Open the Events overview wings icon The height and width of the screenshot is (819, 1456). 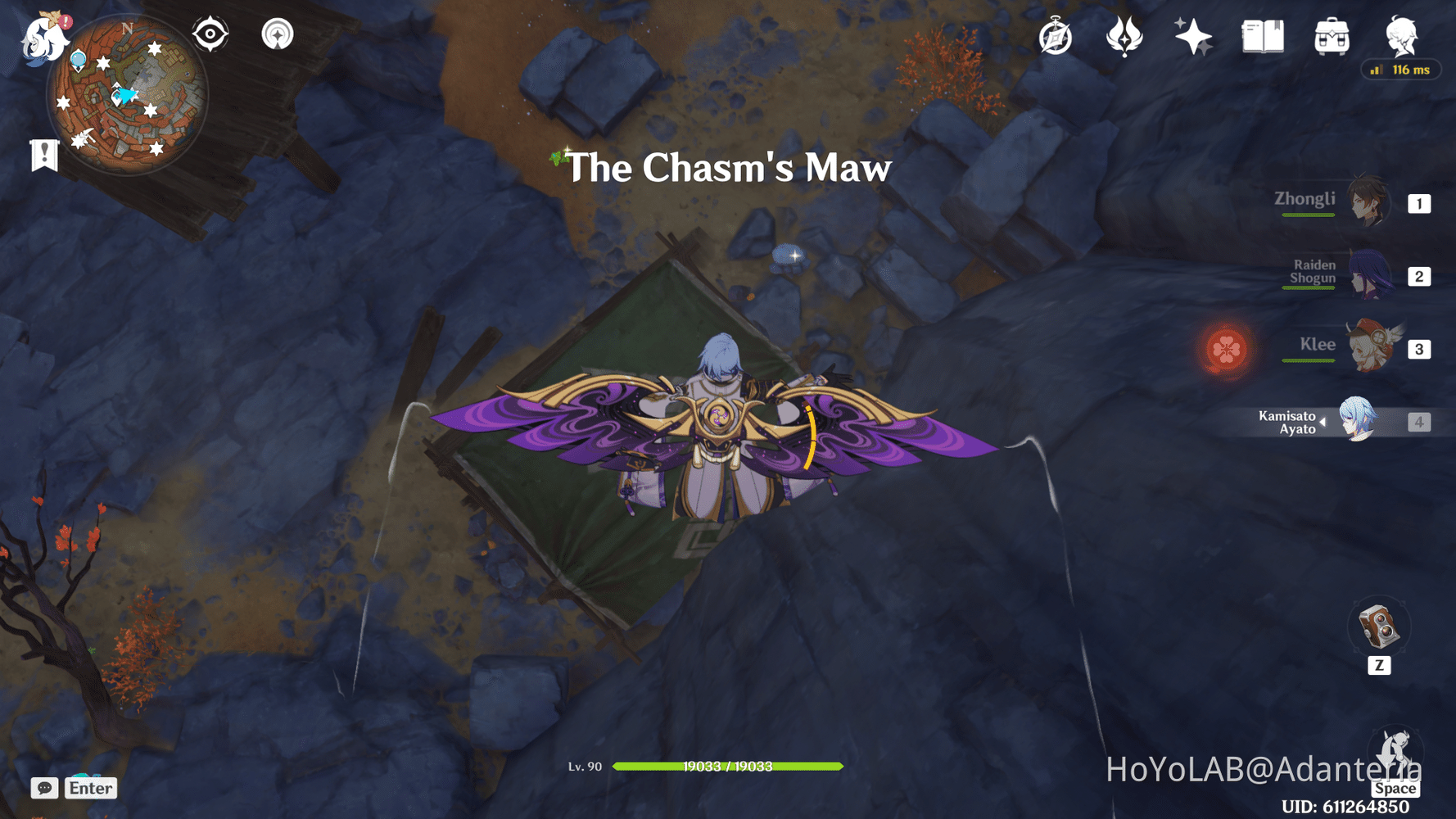point(1125,34)
